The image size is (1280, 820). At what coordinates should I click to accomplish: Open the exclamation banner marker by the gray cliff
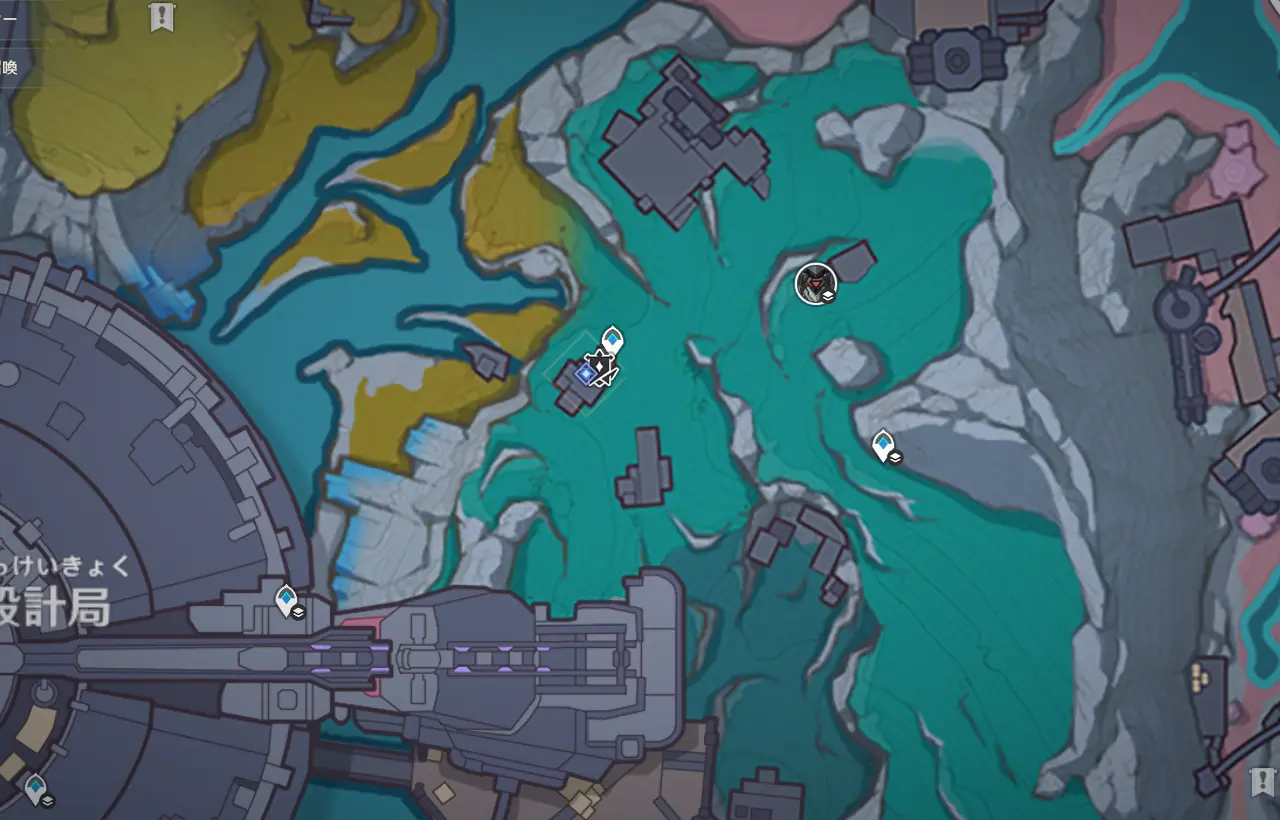tap(1261, 780)
